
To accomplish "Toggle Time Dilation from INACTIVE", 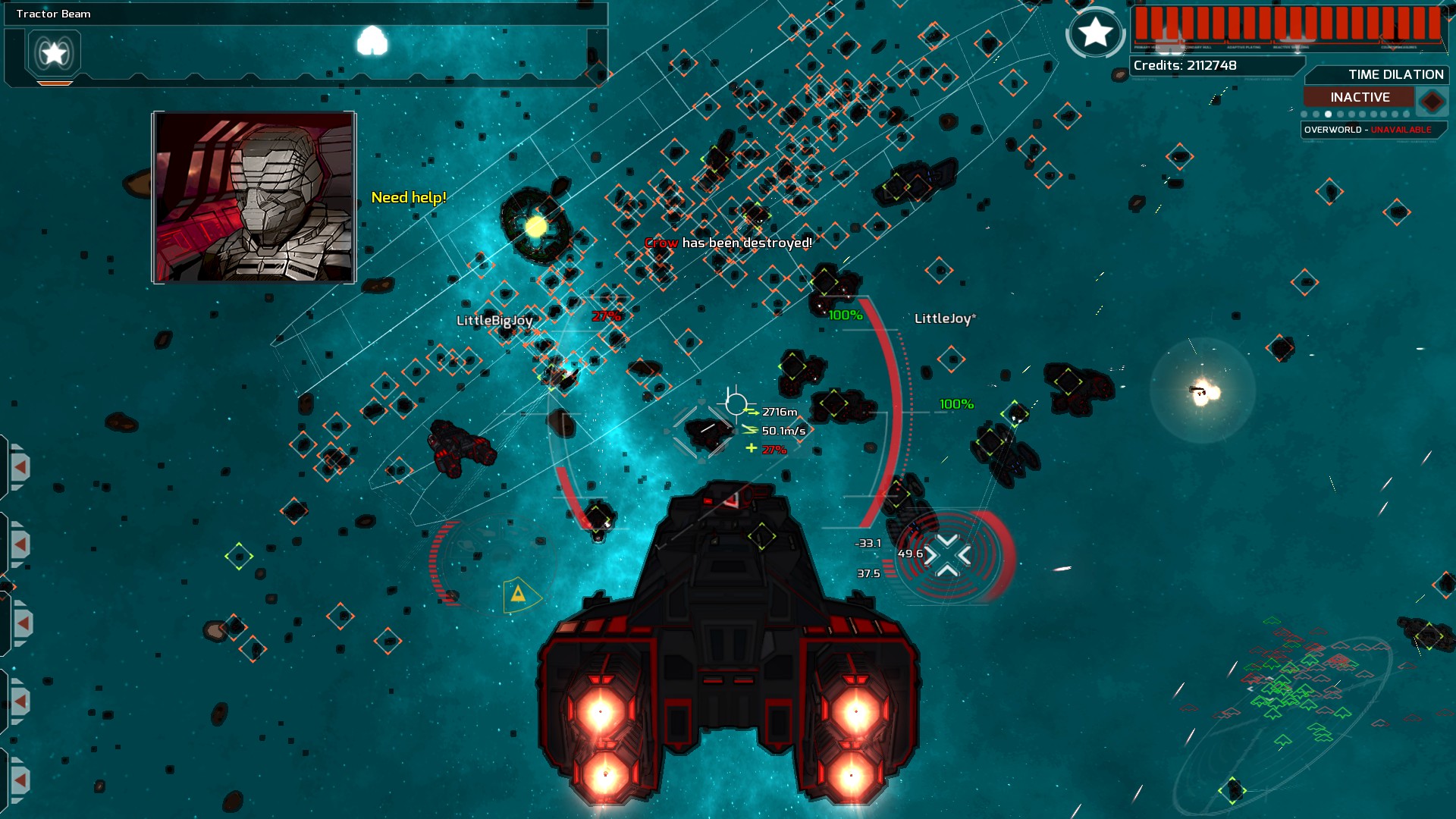I will click(1360, 97).
